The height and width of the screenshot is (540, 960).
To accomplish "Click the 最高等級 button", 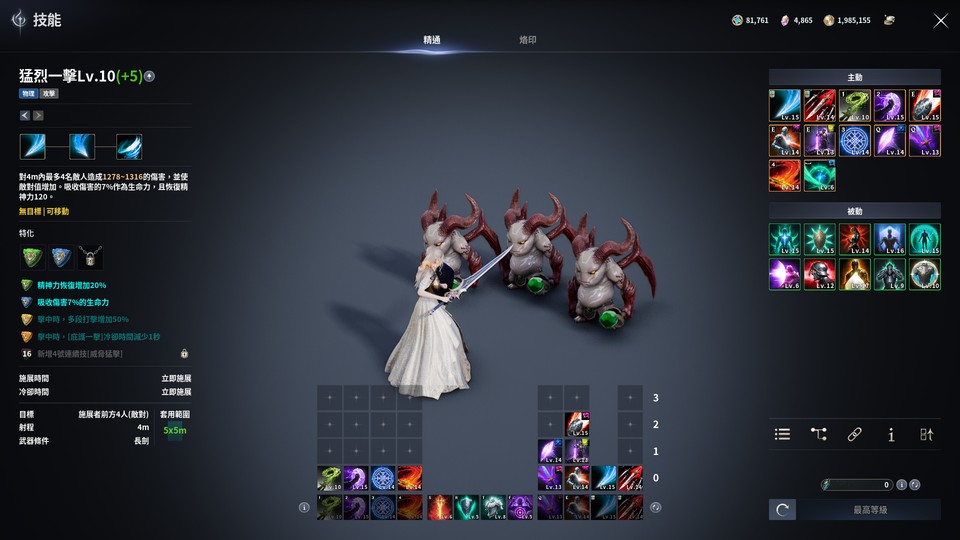I will pyautogui.click(x=869, y=510).
